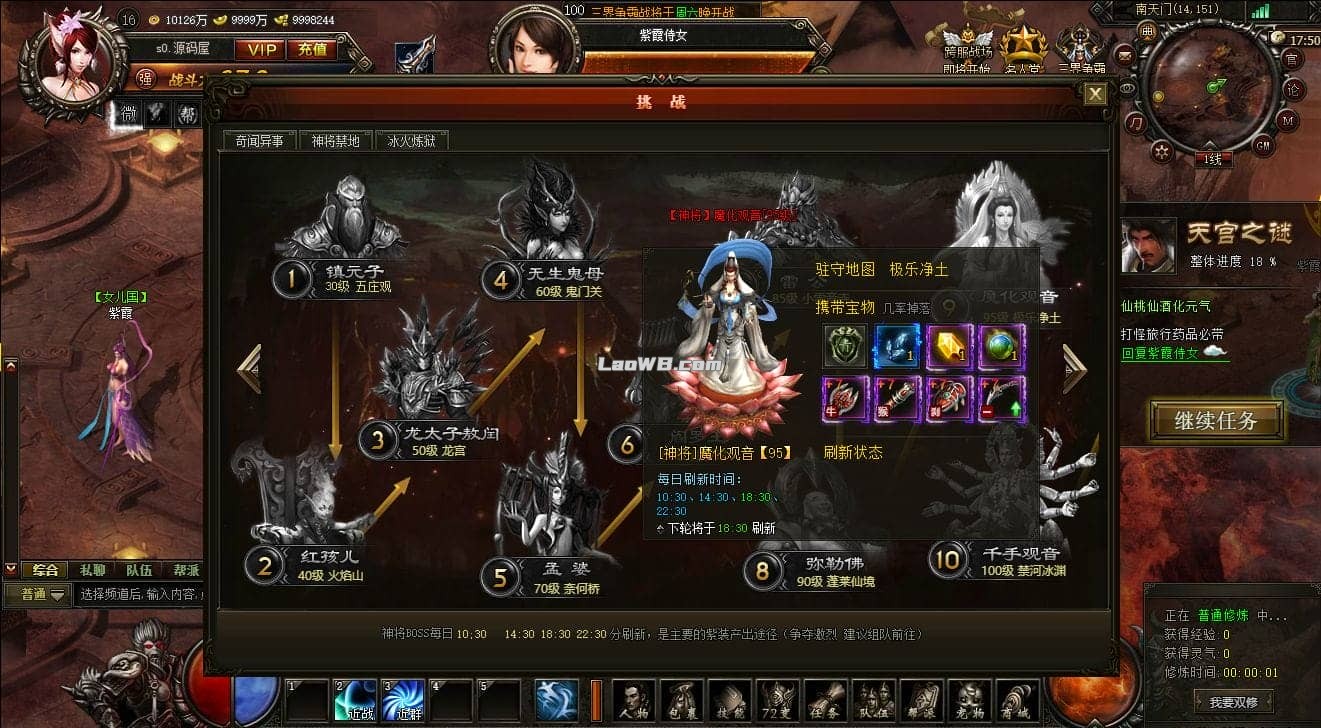Open the 任务 quest icon
The width and height of the screenshot is (1321, 728).
point(826,701)
